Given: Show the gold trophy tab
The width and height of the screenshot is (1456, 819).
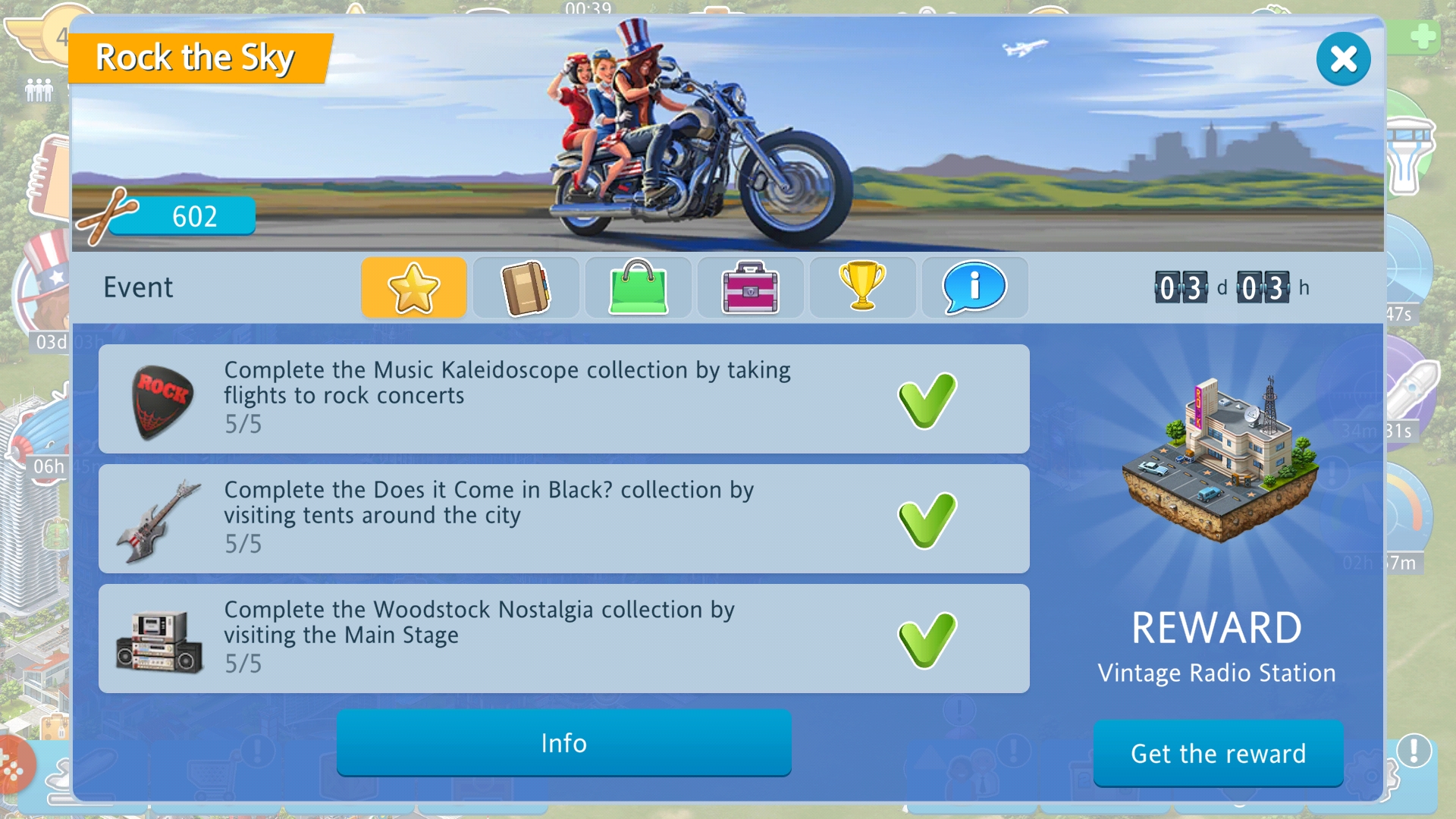Looking at the screenshot, I should pyautogui.click(x=862, y=287).
